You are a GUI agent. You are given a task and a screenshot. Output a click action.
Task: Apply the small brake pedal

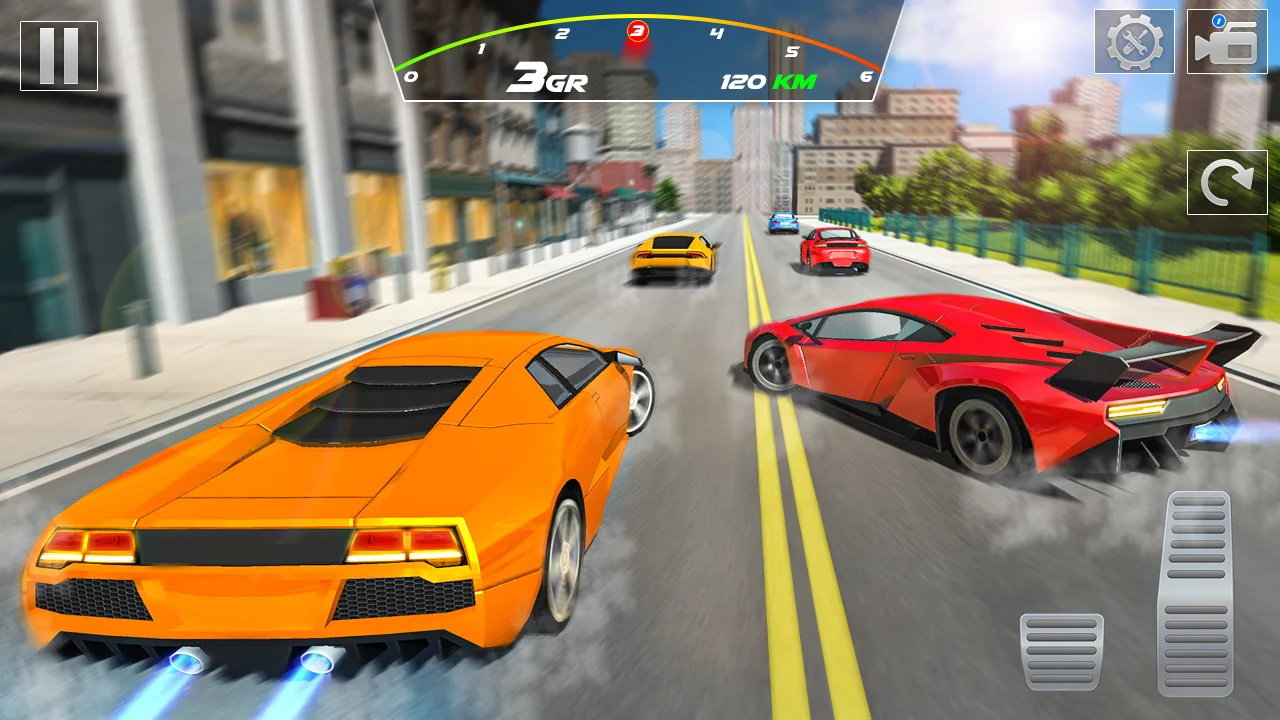pos(1061,651)
